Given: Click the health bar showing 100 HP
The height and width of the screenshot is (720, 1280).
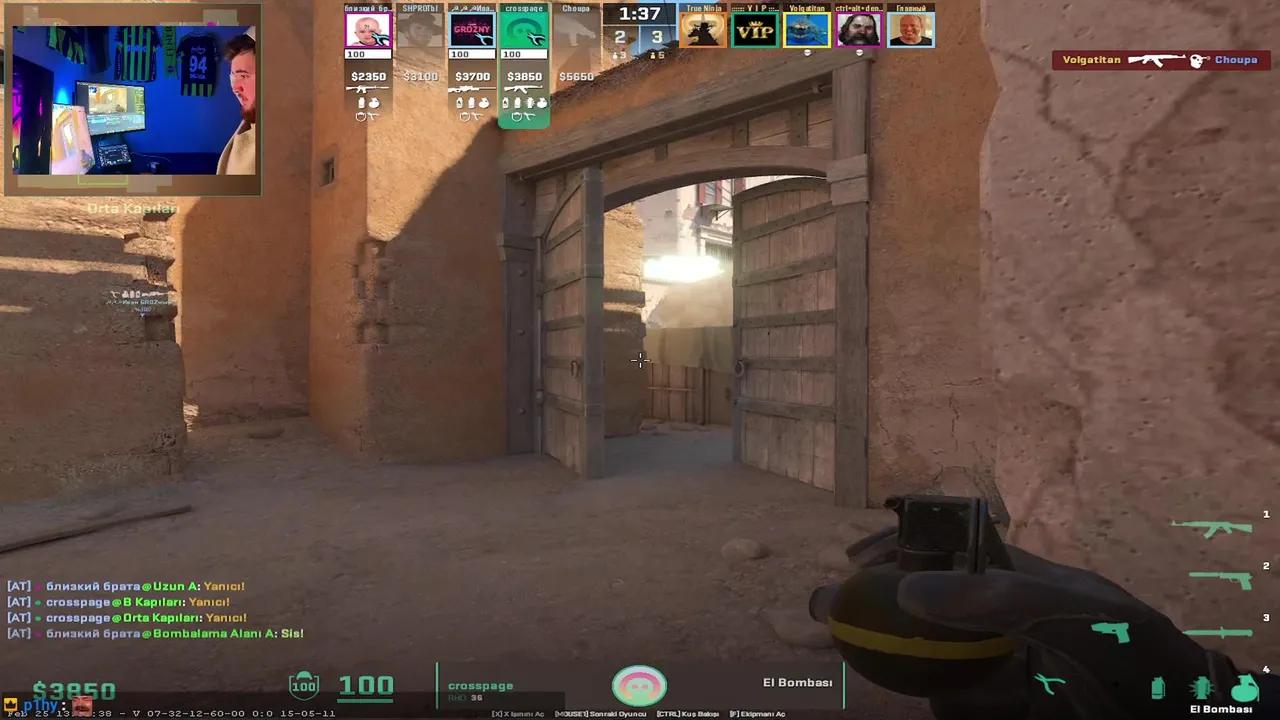Looking at the screenshot, I should (x=366, y=685).
